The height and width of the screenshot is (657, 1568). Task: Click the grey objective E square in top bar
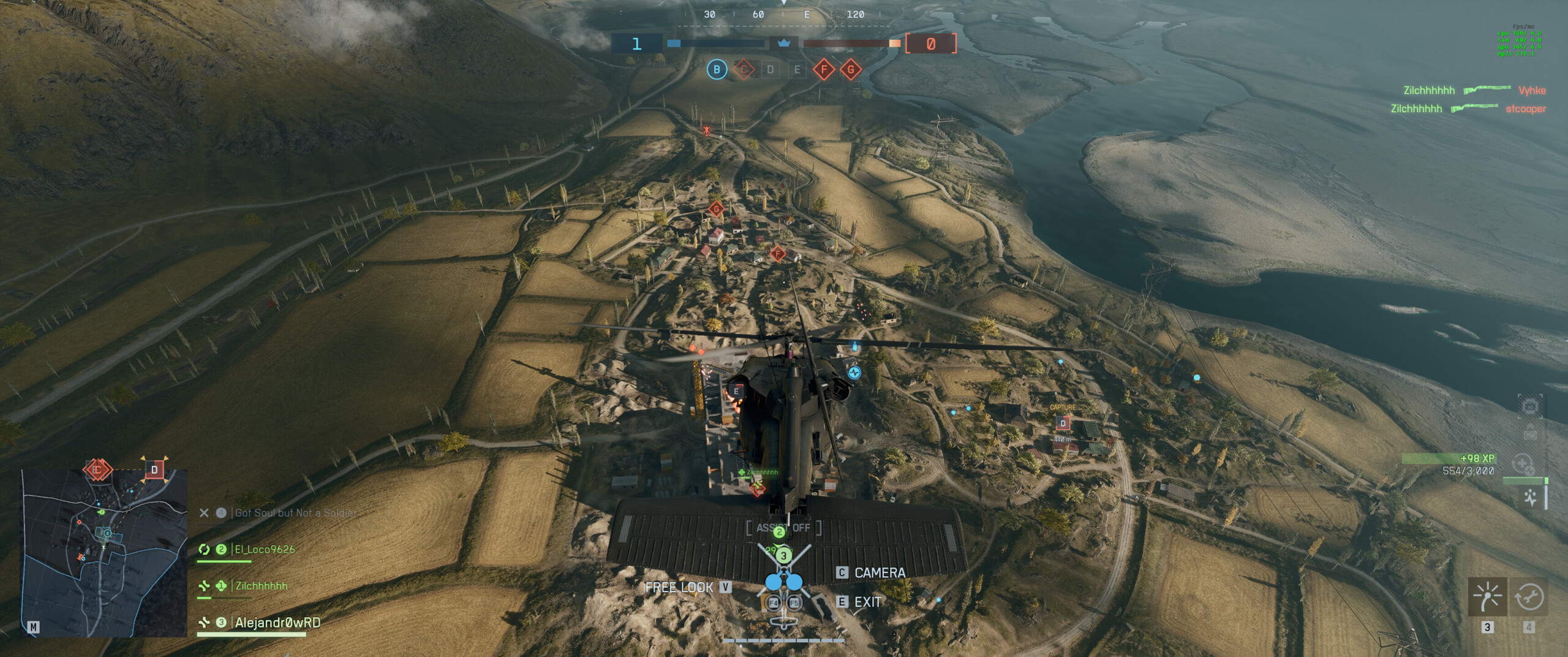coord(797,69)
